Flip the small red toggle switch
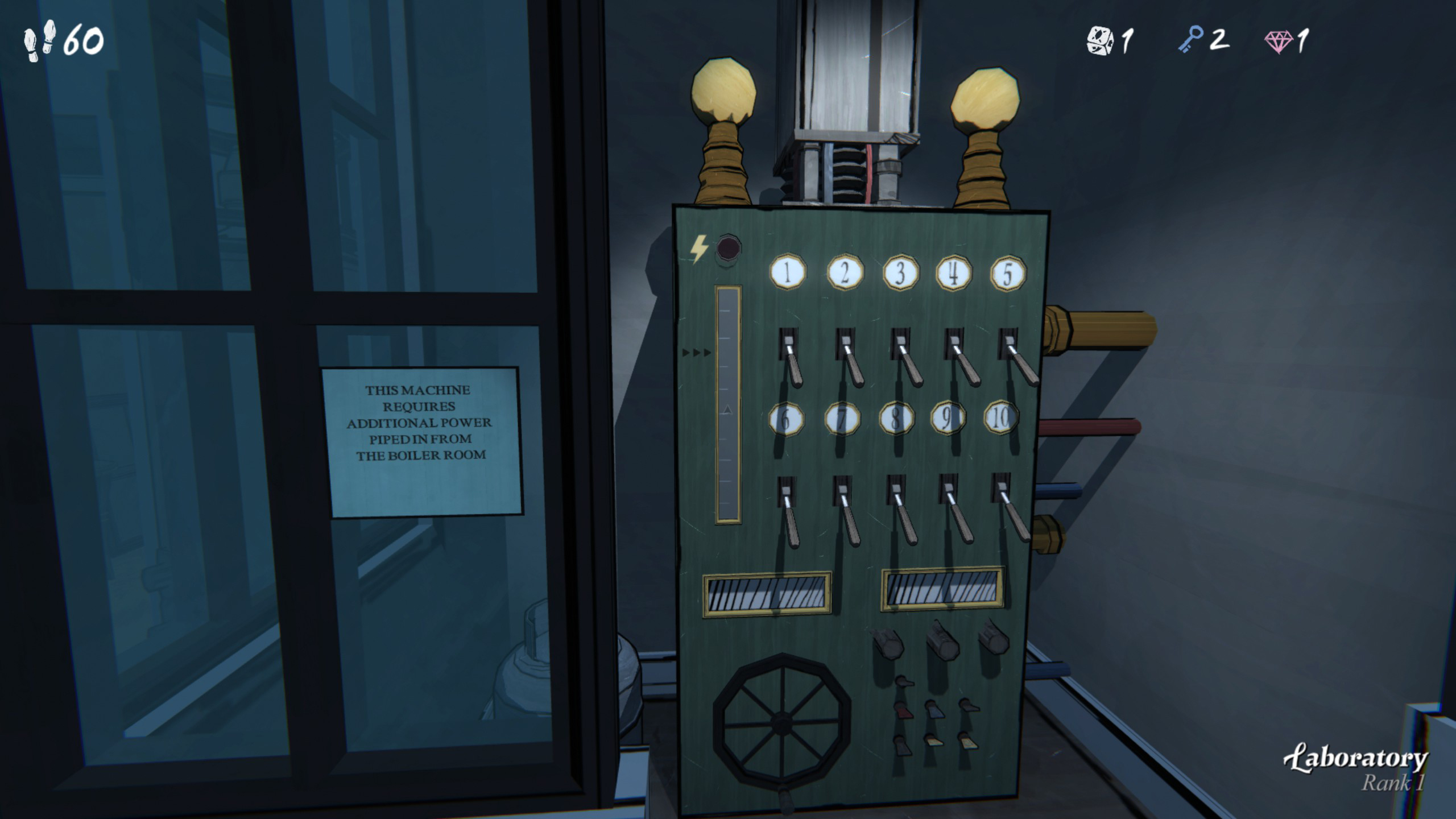 (903, 710)
